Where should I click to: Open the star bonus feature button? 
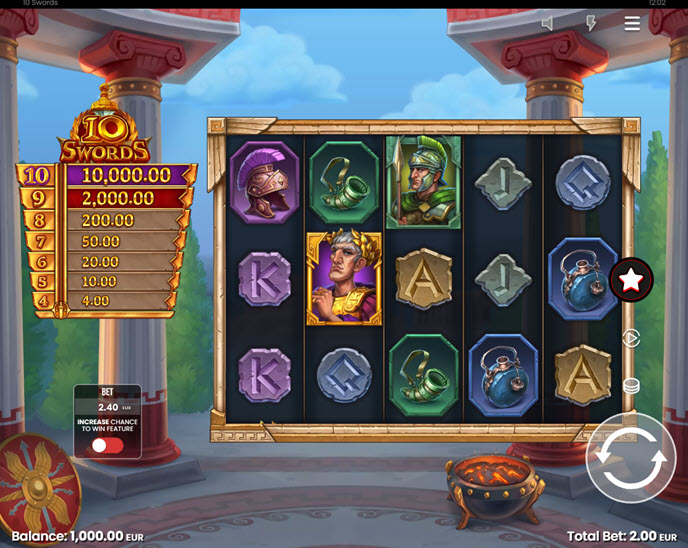pos(631,281)
